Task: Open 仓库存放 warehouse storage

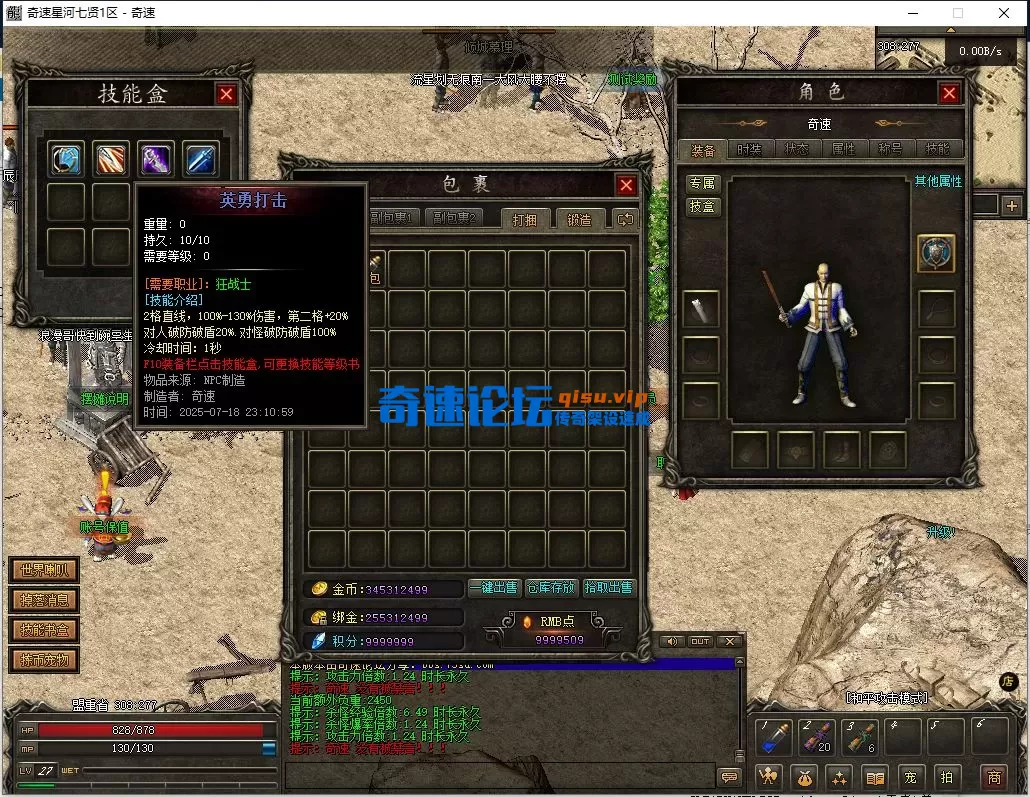Action: point(551,588)
